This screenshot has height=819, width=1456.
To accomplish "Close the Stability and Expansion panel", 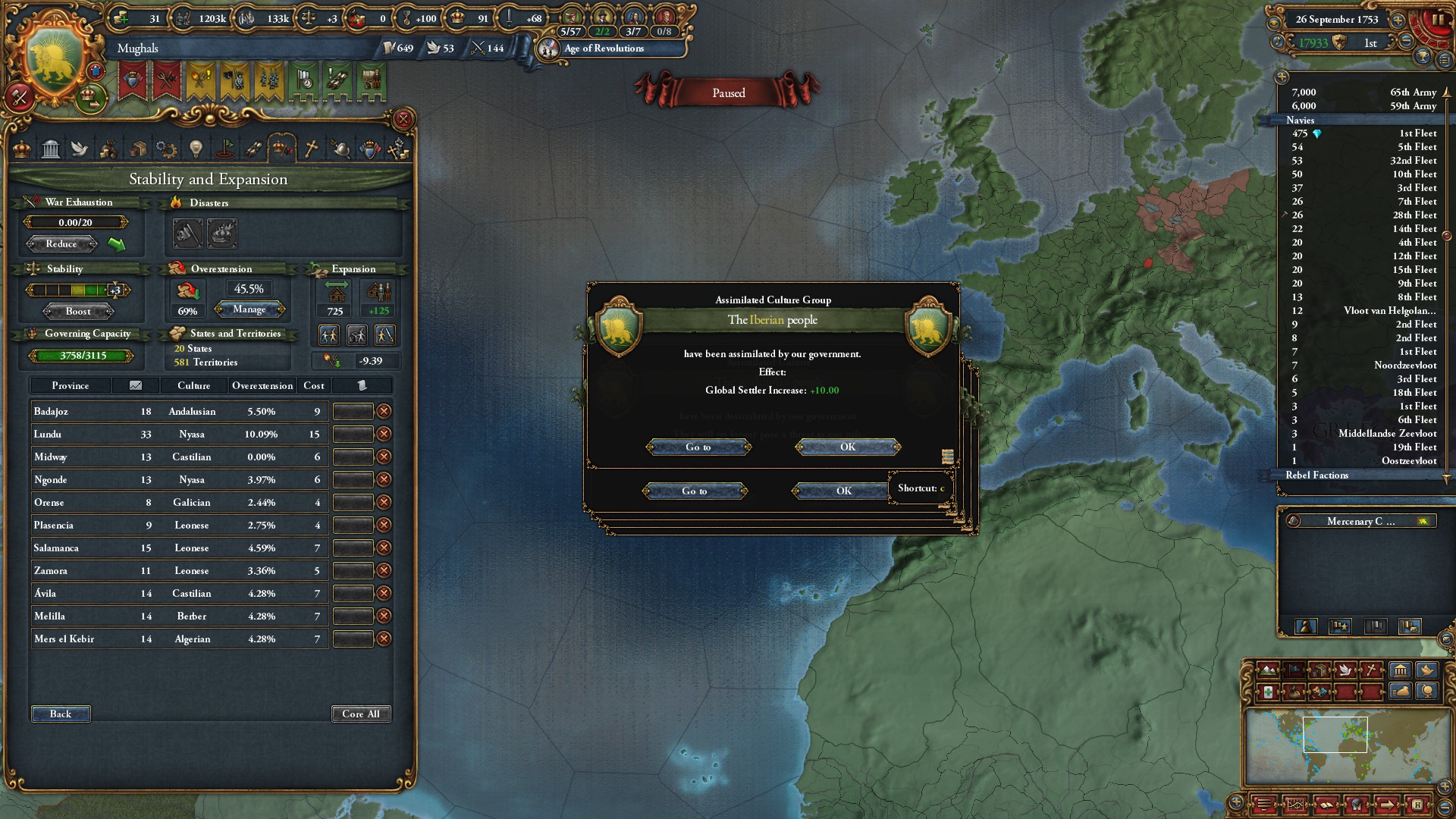I will point(403,119).
